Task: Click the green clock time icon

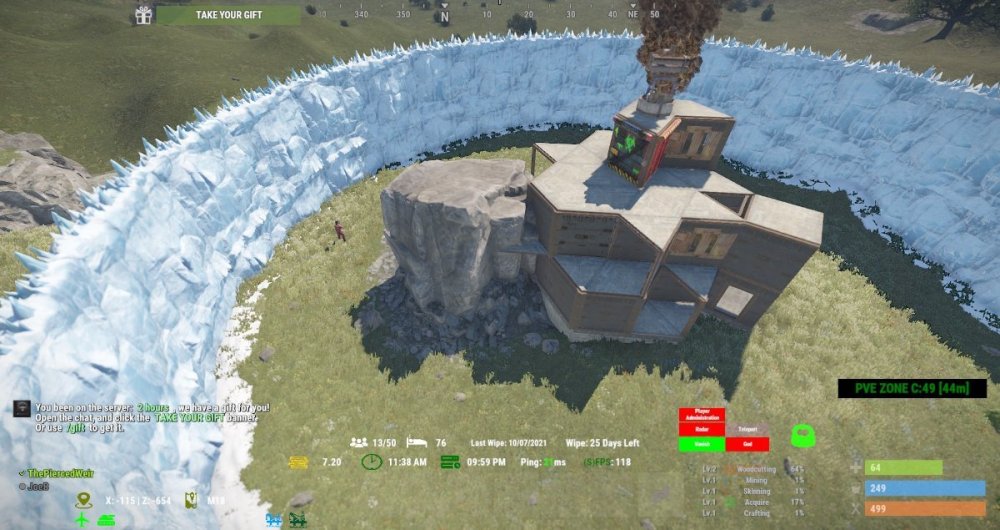Action: pos(371,462)
